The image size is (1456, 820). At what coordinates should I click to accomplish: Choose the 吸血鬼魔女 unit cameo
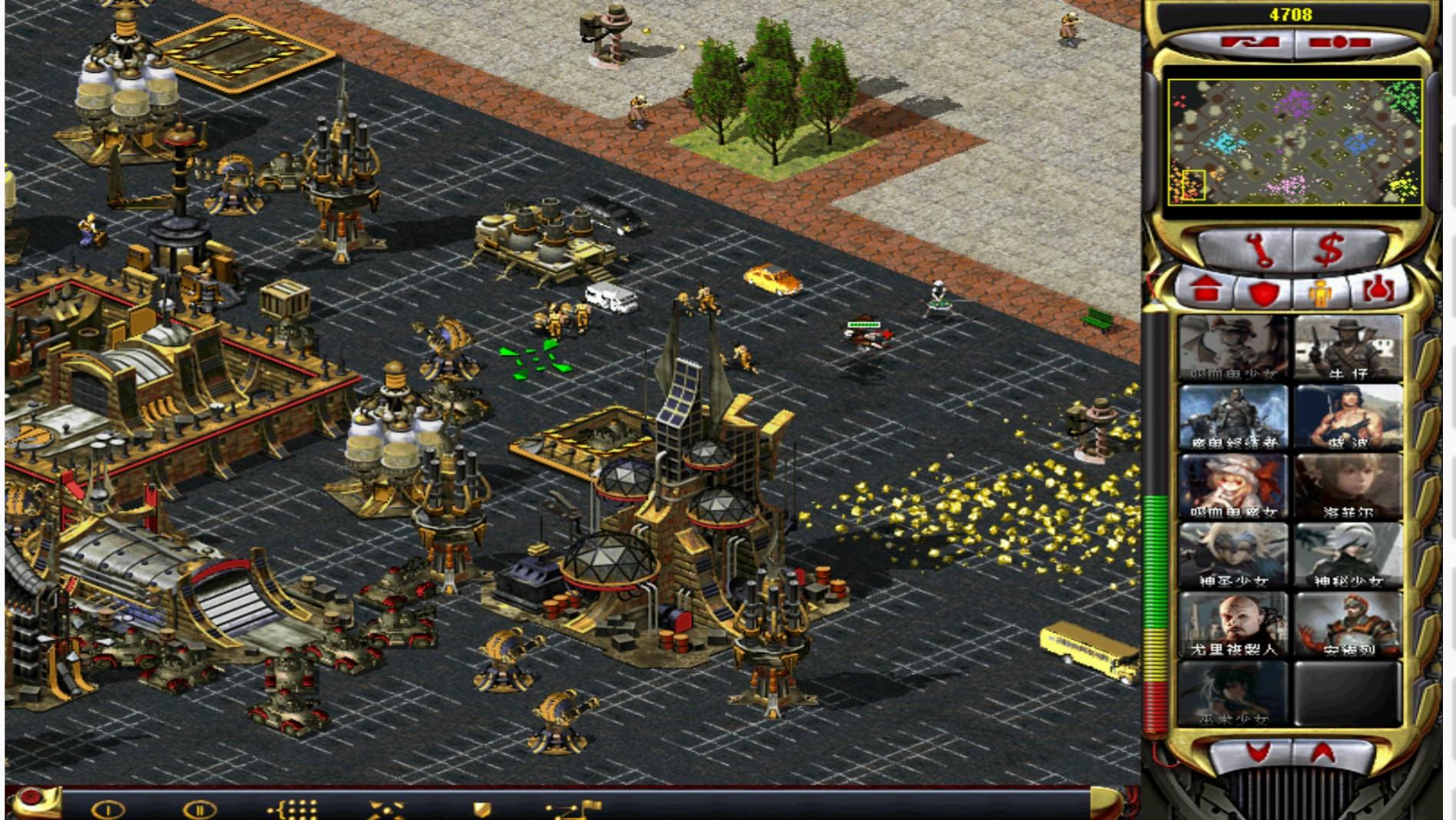click(x=1233, y=487)
